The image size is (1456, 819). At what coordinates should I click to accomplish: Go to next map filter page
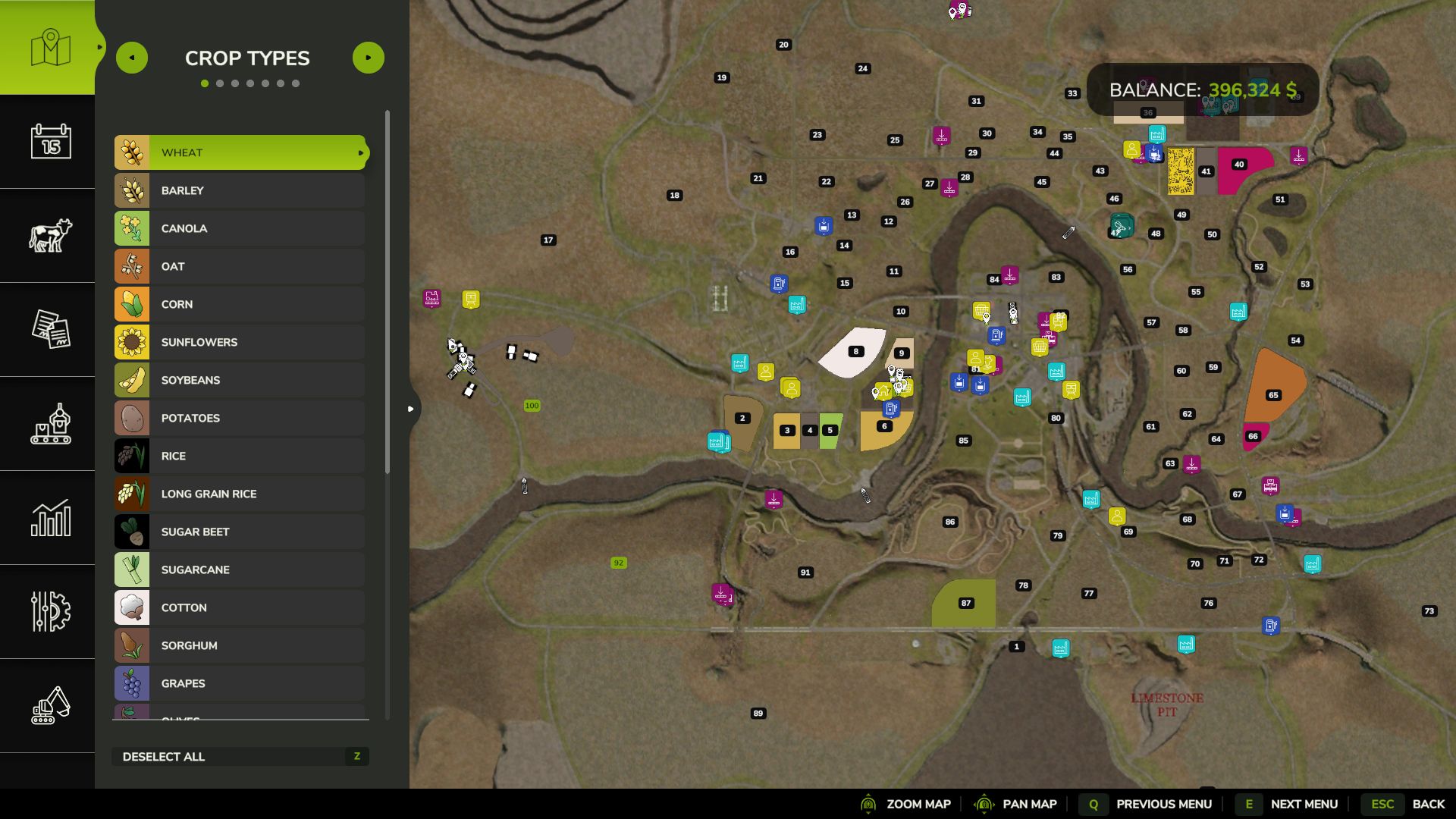(369, 58)
